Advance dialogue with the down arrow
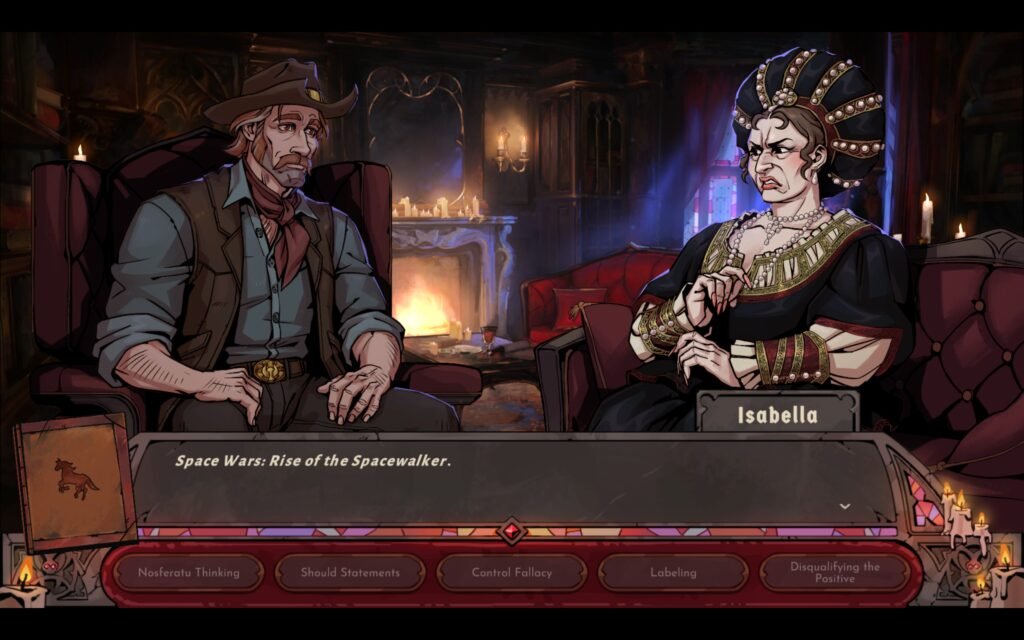Viewport: 1024px width, 640px height. [x=845, y=507]
